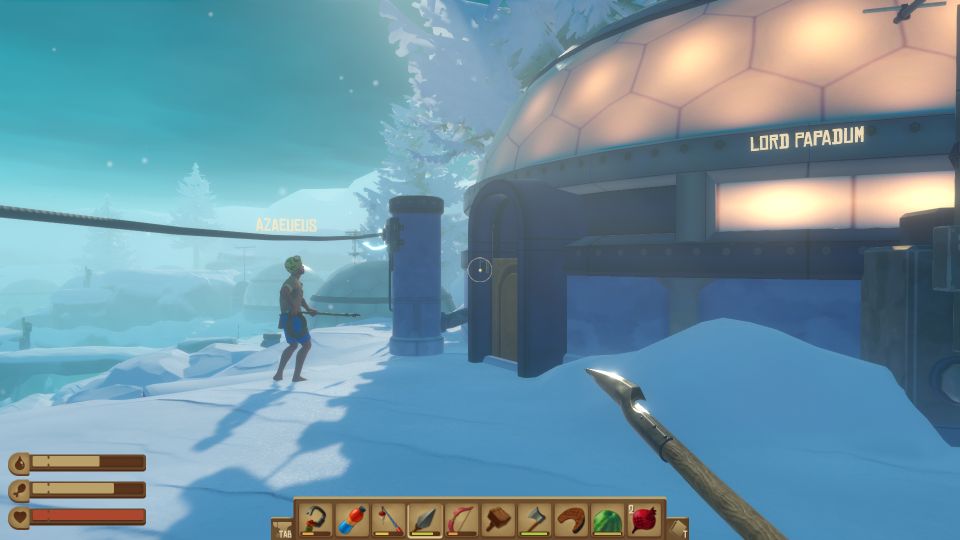Equip the axe from hotbar

534,520
